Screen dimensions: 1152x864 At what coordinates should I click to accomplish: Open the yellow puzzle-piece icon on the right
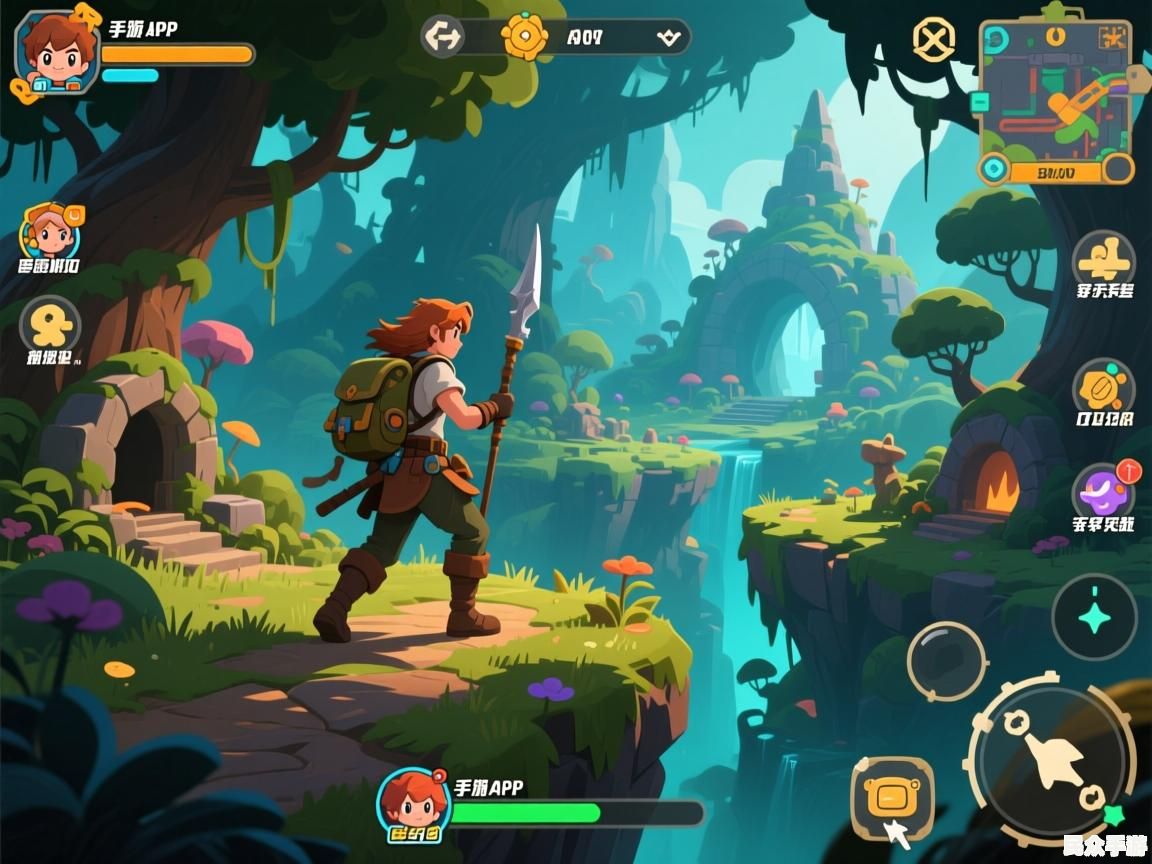[x=1103, y=260]
